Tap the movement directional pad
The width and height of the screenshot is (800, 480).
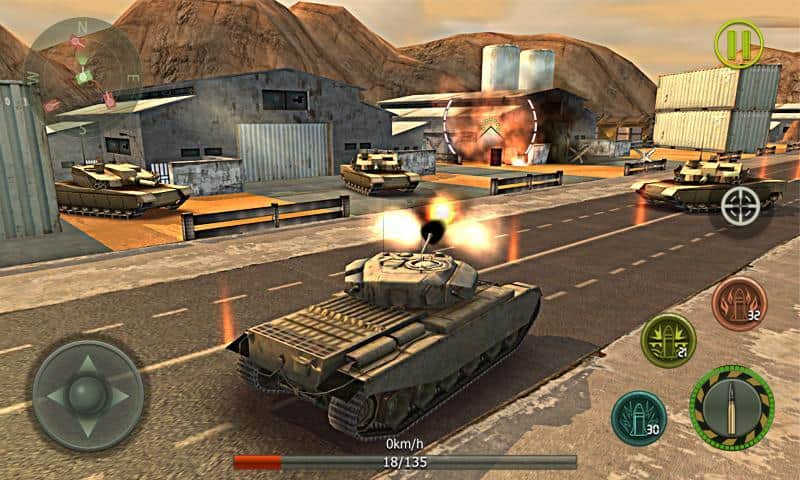point(87,395)
